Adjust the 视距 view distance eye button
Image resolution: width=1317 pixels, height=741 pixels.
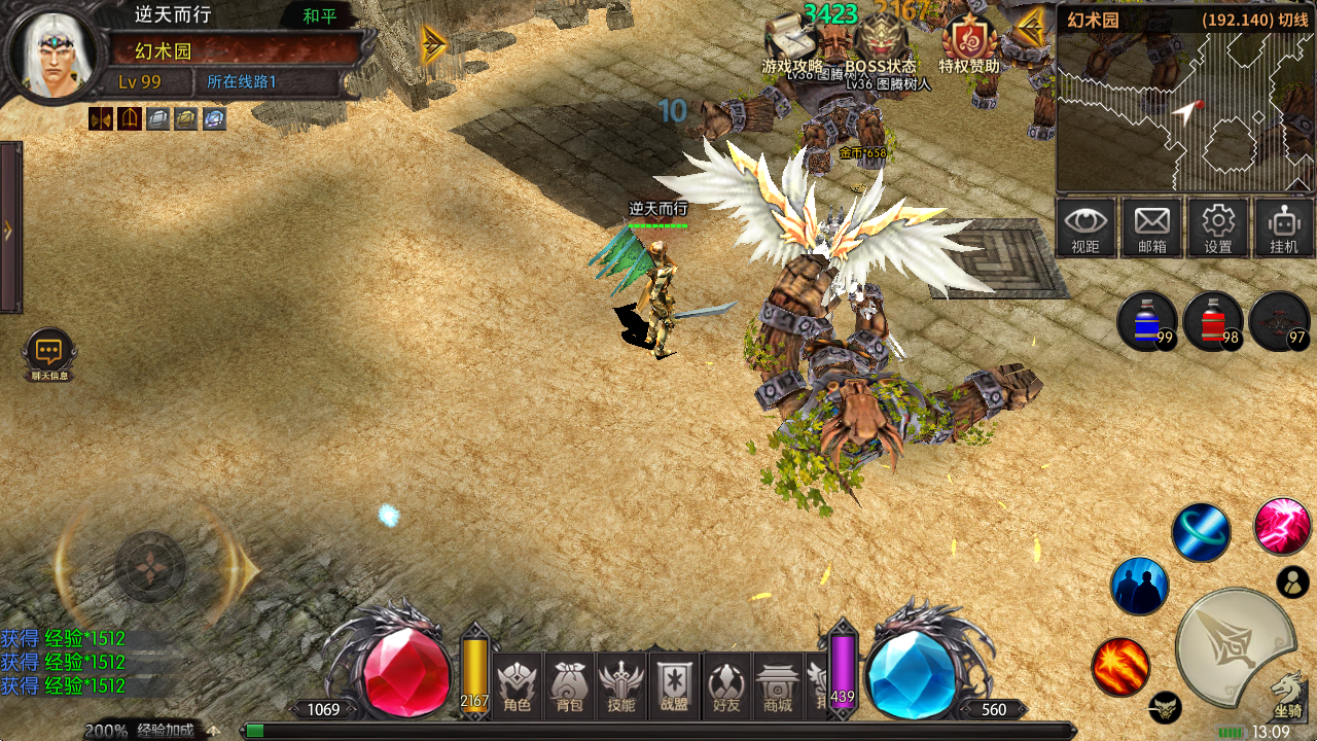click(x=1086, y=227)
